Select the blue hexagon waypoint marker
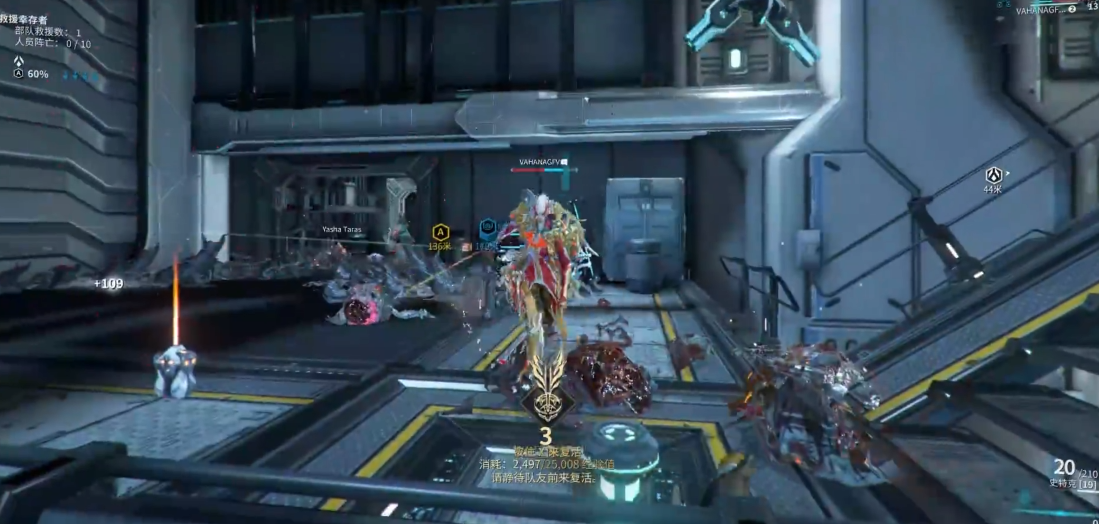Viewport: 1099px width, 524px height. [488, 227]
